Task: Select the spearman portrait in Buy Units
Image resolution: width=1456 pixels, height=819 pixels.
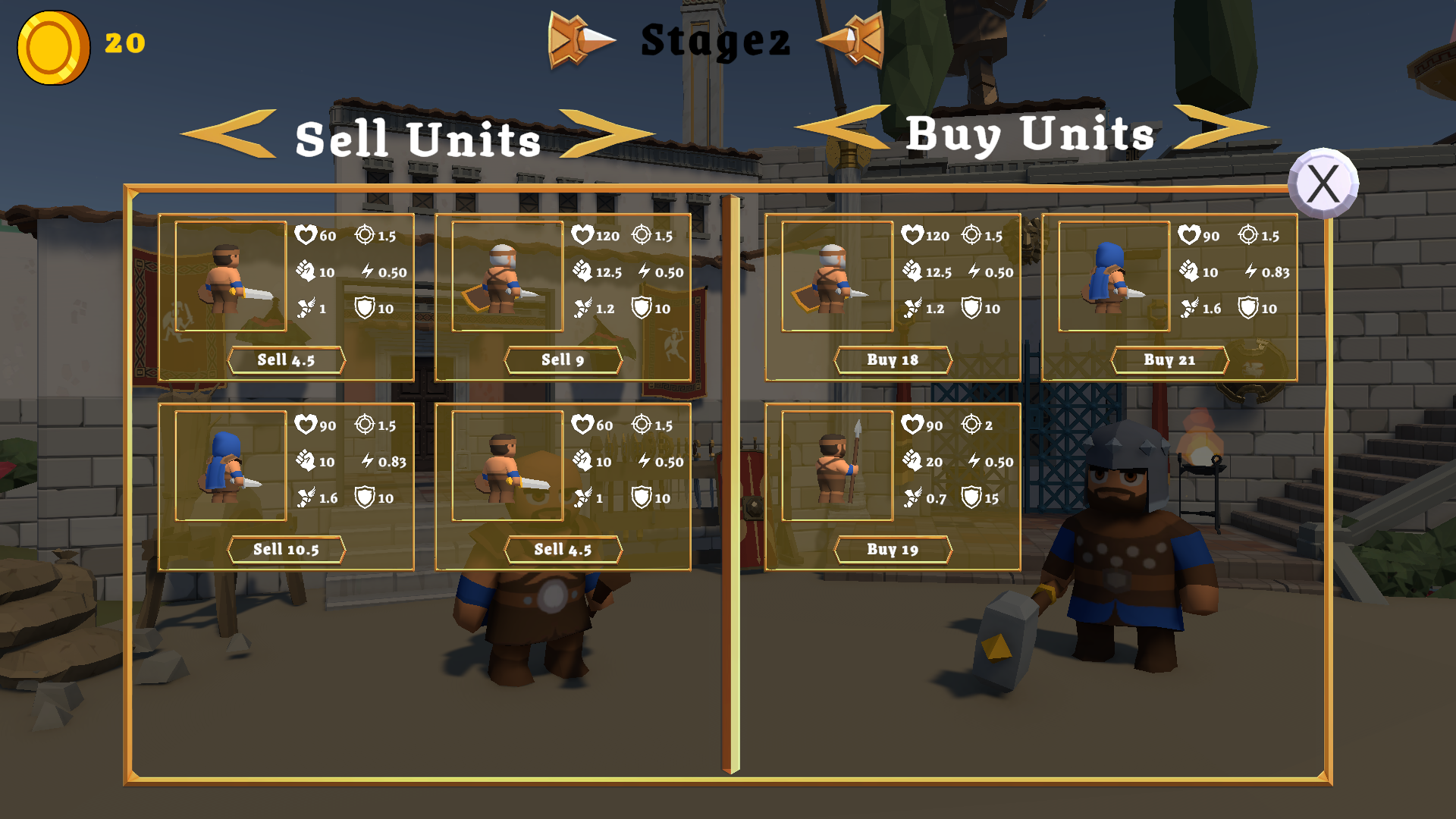Action: click(x=837, y=466)
